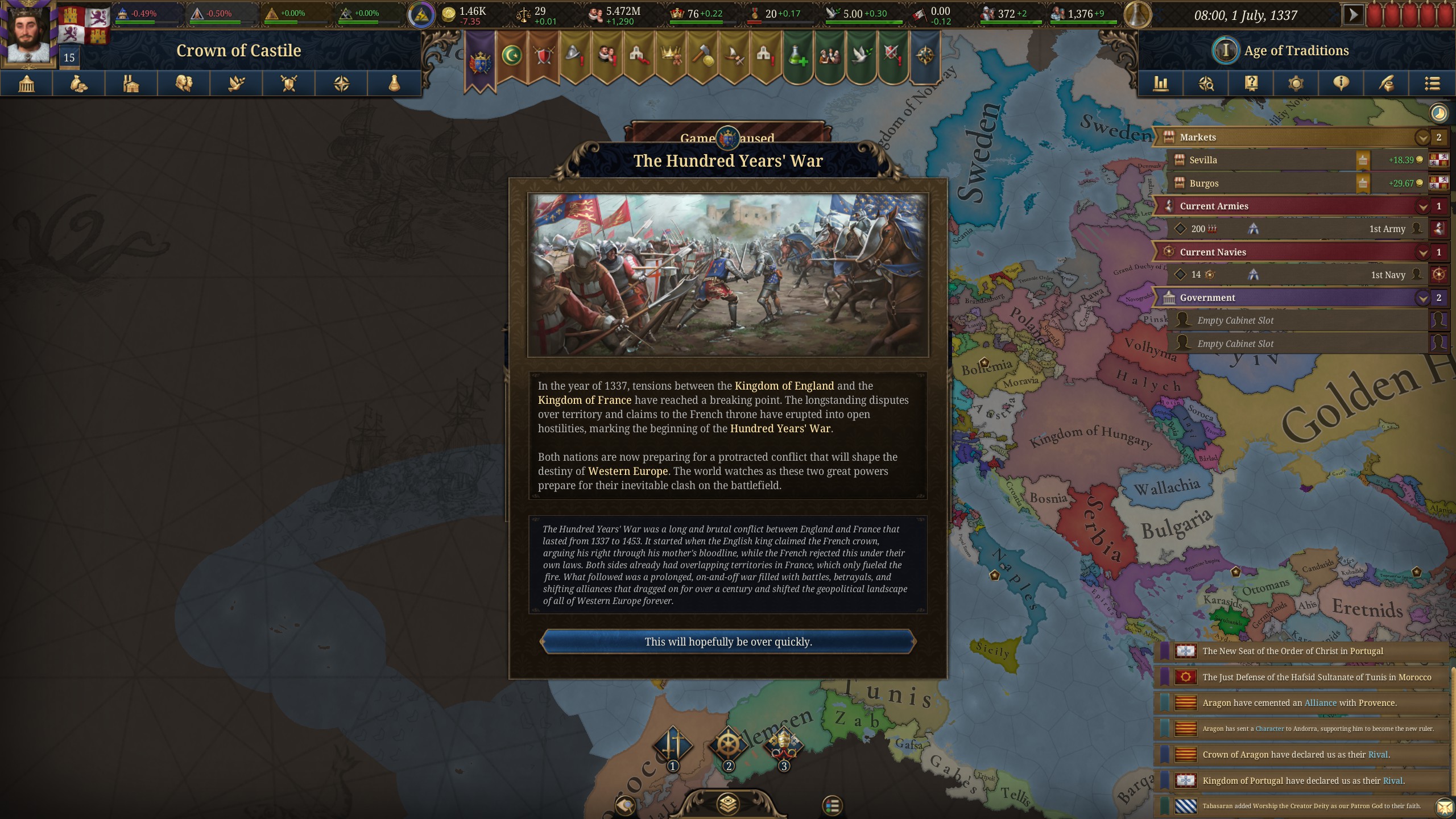Viewport: 1456px width, 819px height.
Task: Open the Buildings/Production panel icon
Action: tap(131, 84)
